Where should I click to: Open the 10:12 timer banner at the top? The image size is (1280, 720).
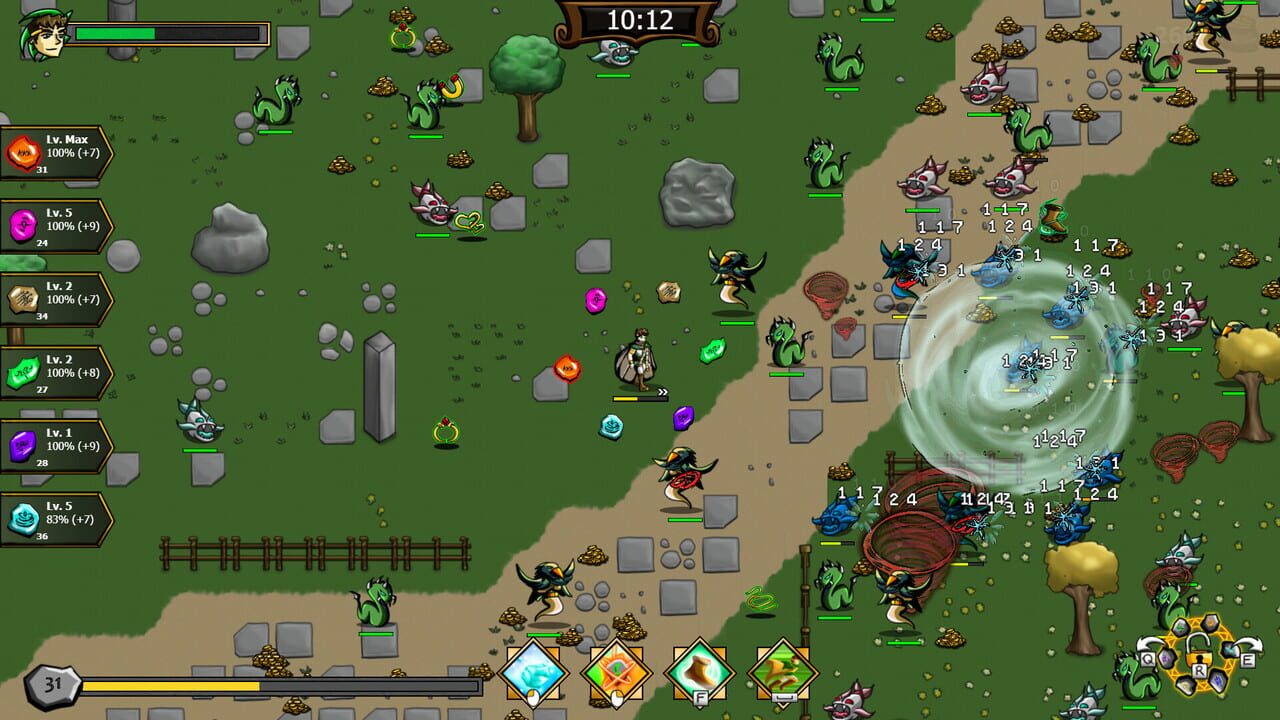point(640,19)
